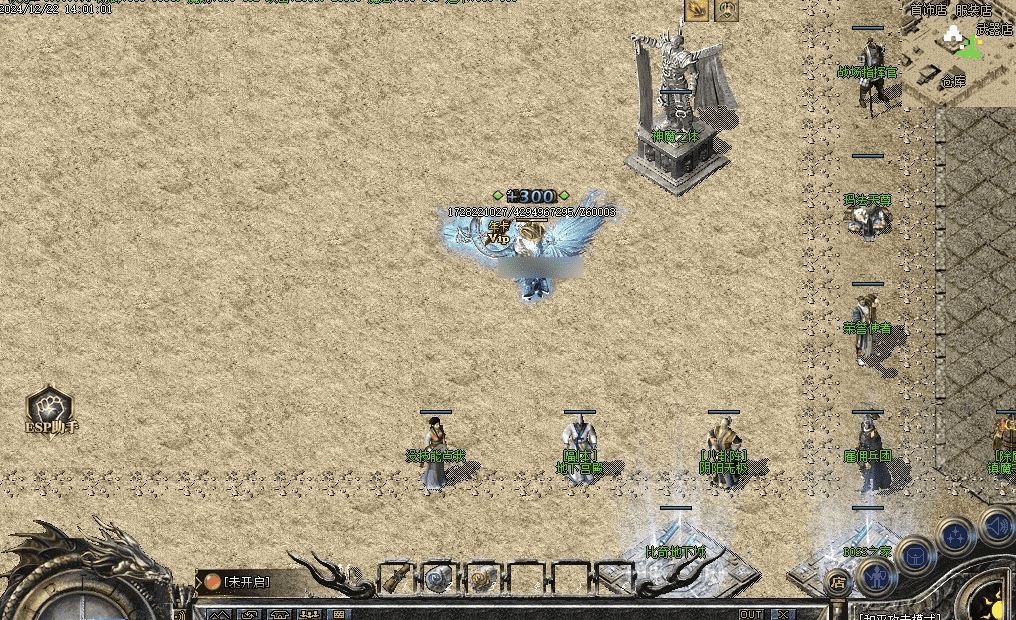Select the flame buff icon at top
The width and height of the screenshot is (1016, 620).
coord(696,9)
